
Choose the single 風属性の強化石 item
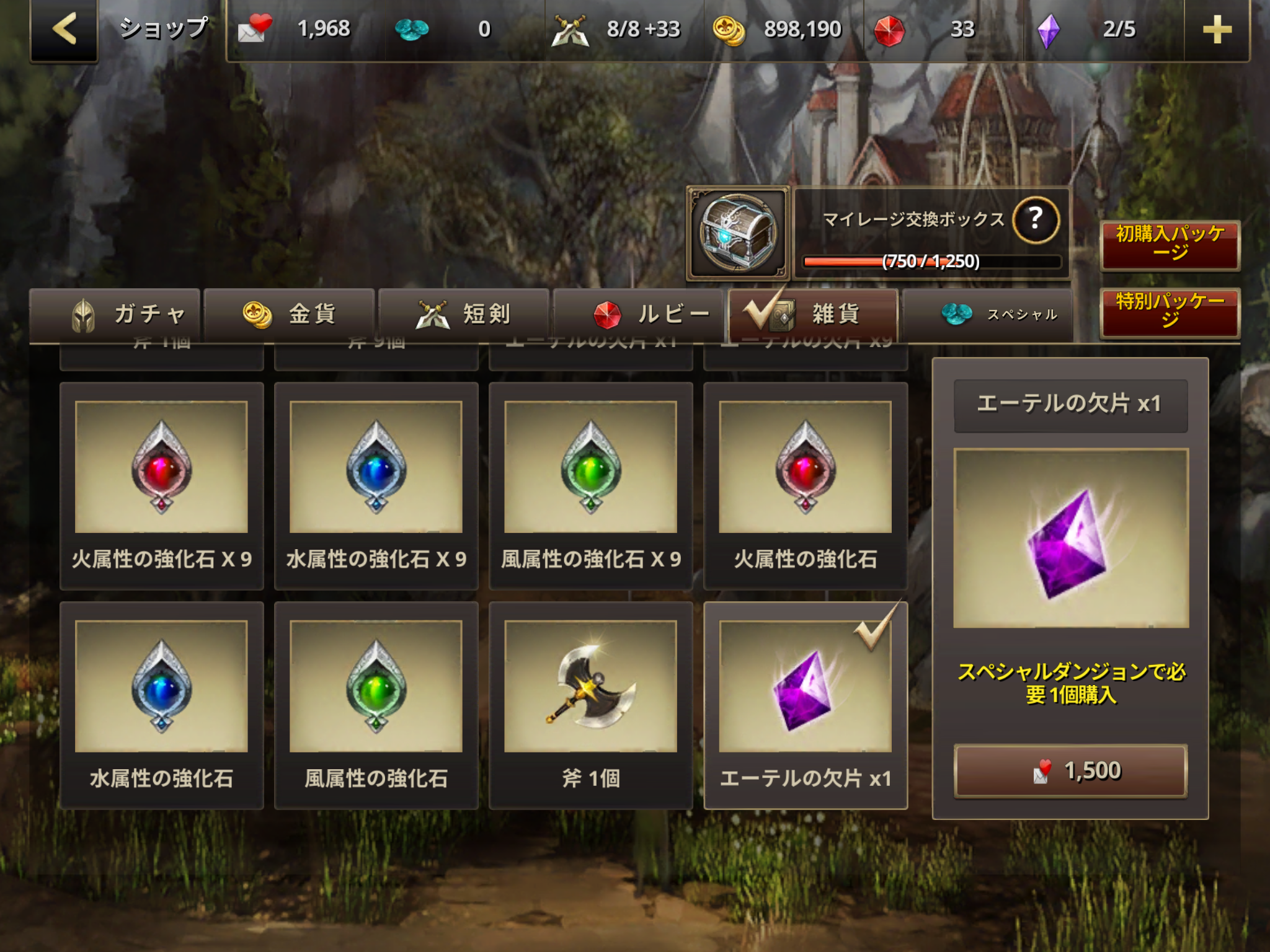pos(376,705)
